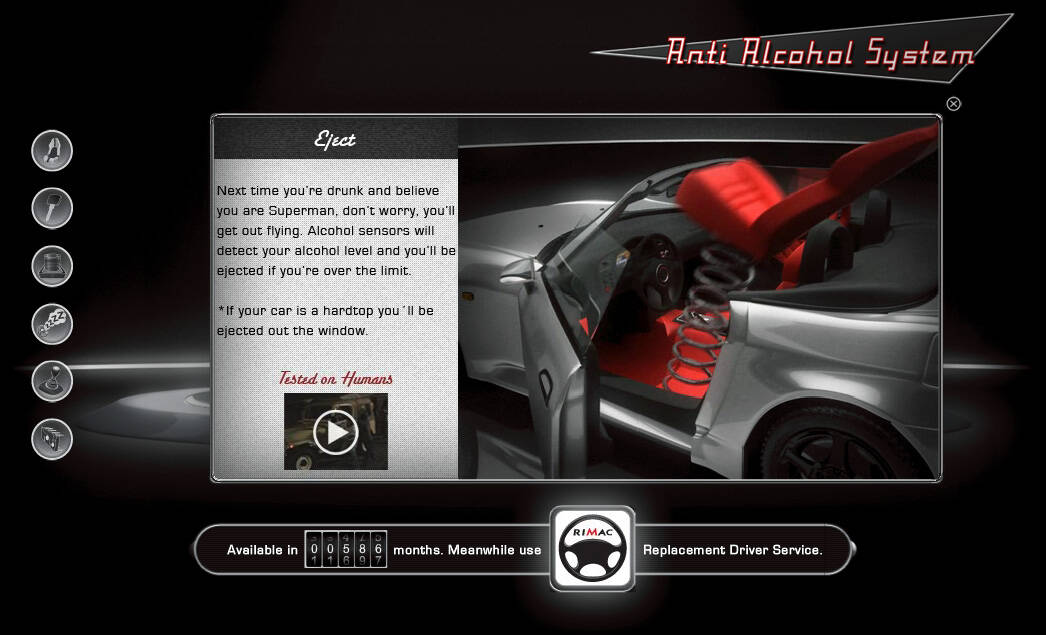The image size is (1046, 635).
Task: Click the RIMAC steering wheel button
Action: pos(592,549)
